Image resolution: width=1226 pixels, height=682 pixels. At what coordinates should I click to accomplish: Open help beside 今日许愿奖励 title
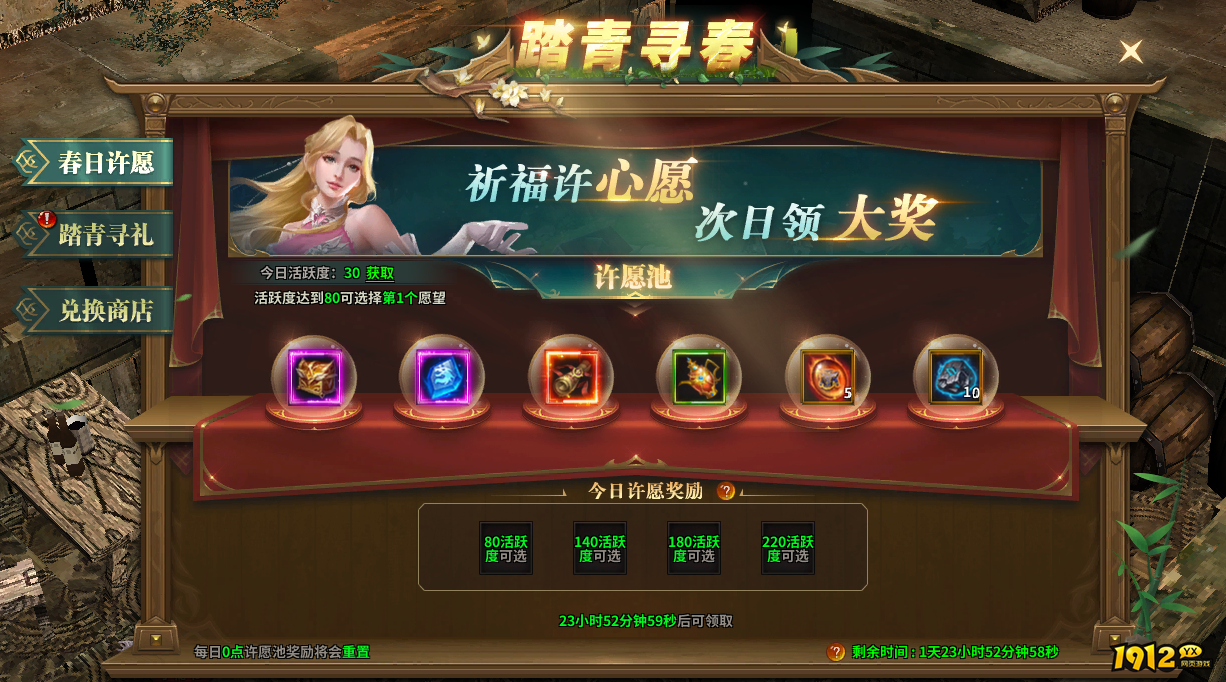pyautogui.click(x=727, y=491)
